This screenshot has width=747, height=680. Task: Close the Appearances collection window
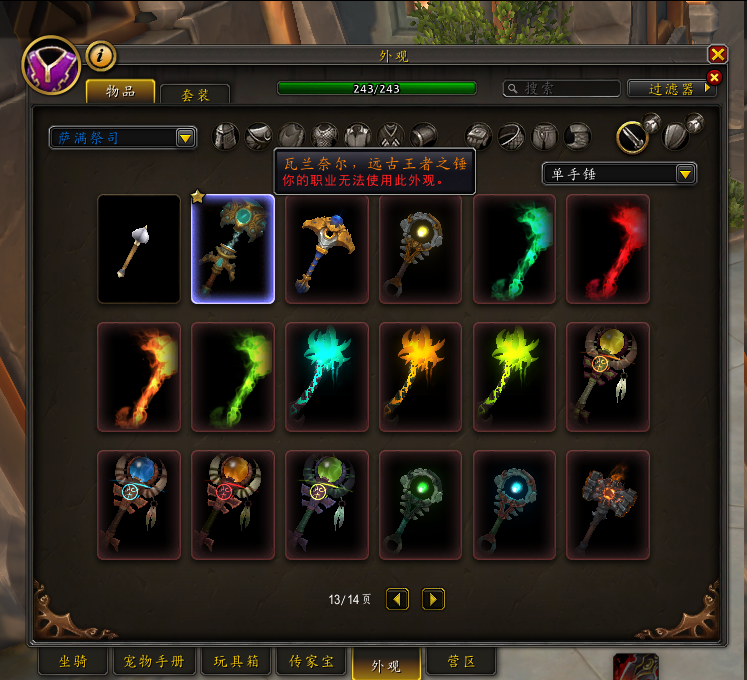[717, 55]
